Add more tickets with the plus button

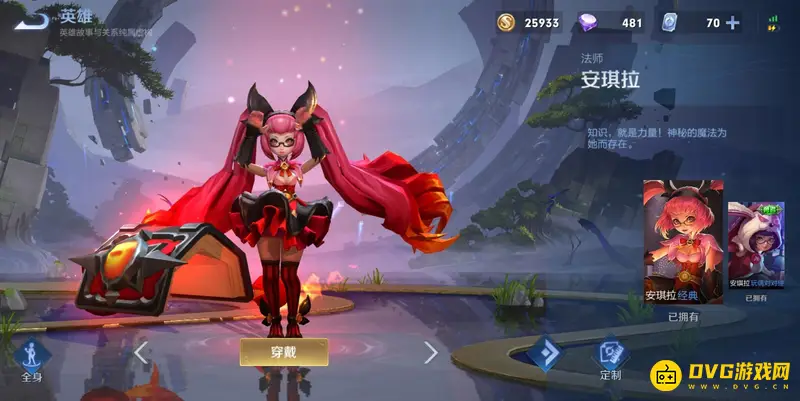click(x=733, y=23)
